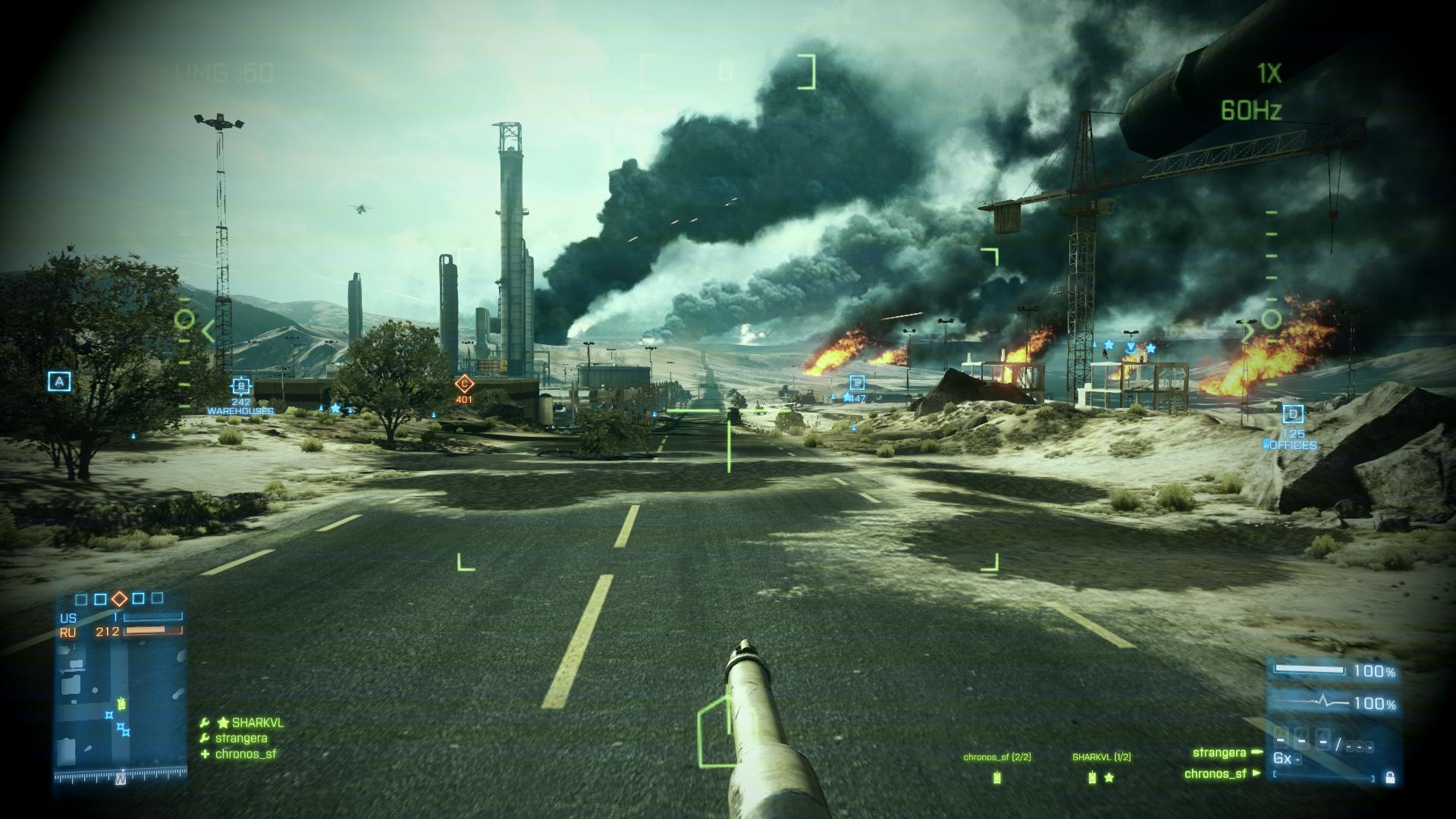Viewport: 1456px width, 819px height.
Task: Select strangera's vehicle seat entry
Action: [x=1219, y=753]
